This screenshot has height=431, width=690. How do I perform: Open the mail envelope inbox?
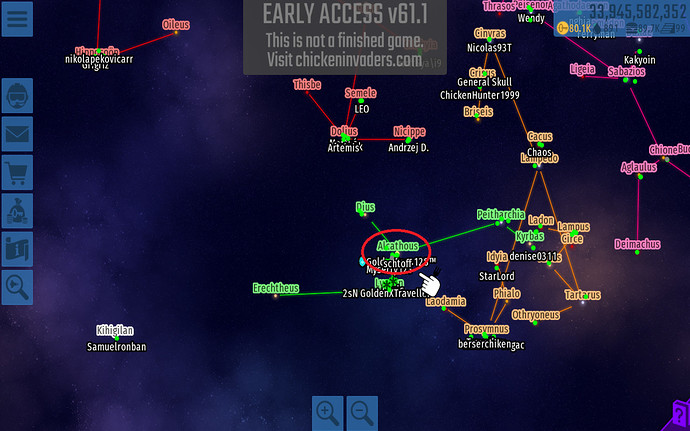pos(18,135)
